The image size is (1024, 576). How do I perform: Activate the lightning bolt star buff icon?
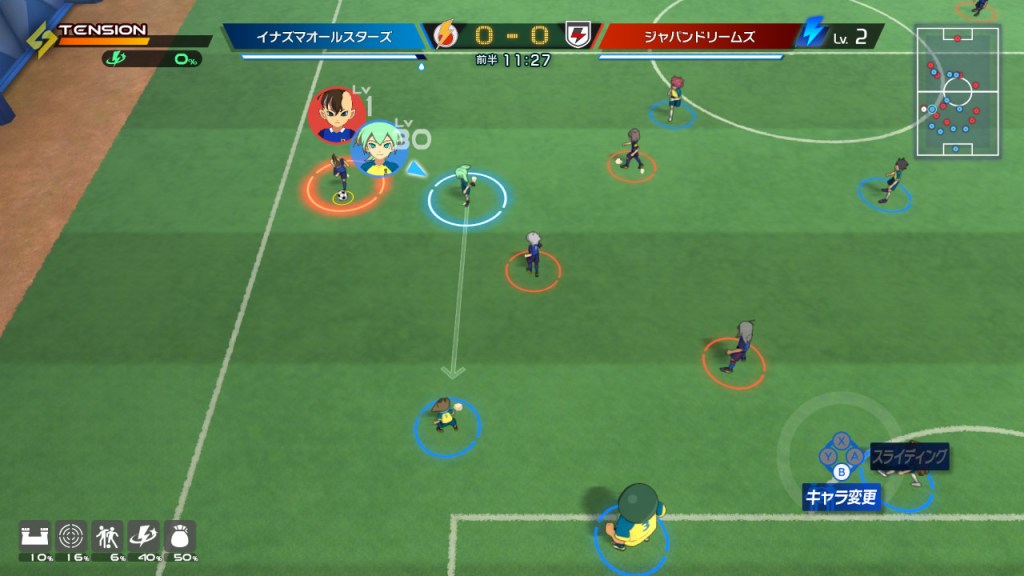pyautogui.click(x=143, y=536)
